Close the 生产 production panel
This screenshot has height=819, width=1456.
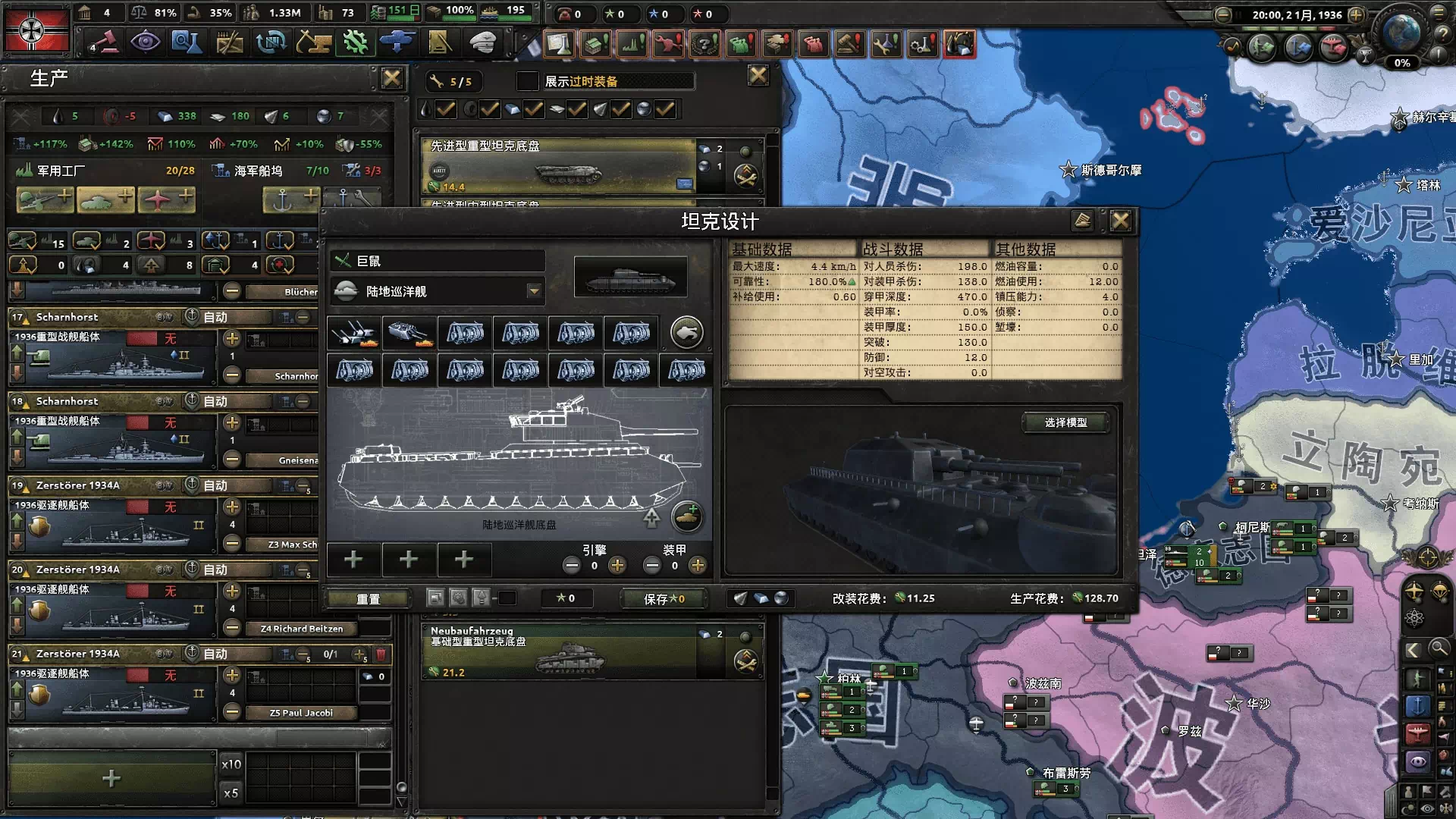tap(391, 78)
